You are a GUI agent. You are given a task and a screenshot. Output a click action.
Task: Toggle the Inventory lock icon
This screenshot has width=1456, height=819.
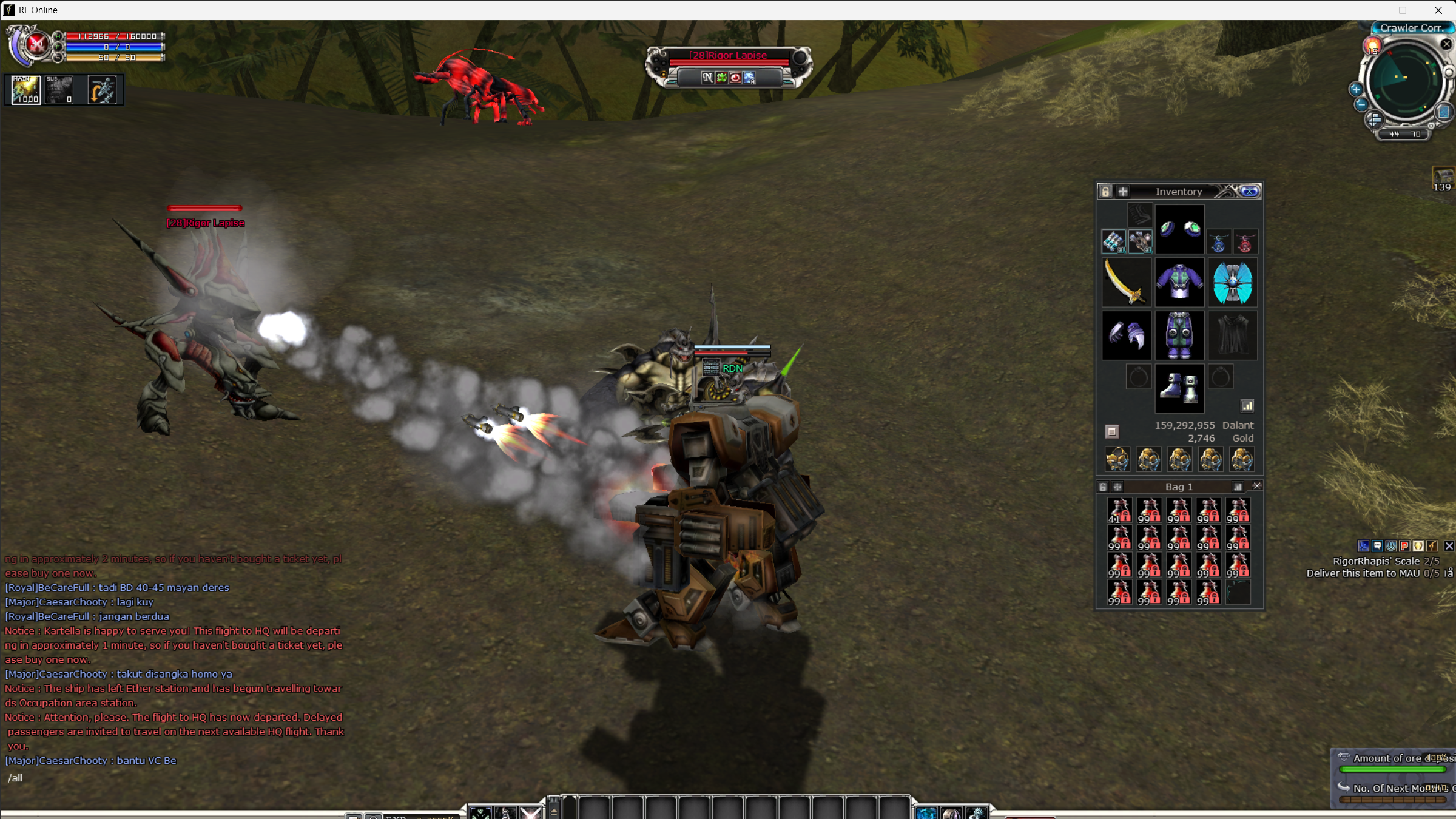(x=1105, y=192)
